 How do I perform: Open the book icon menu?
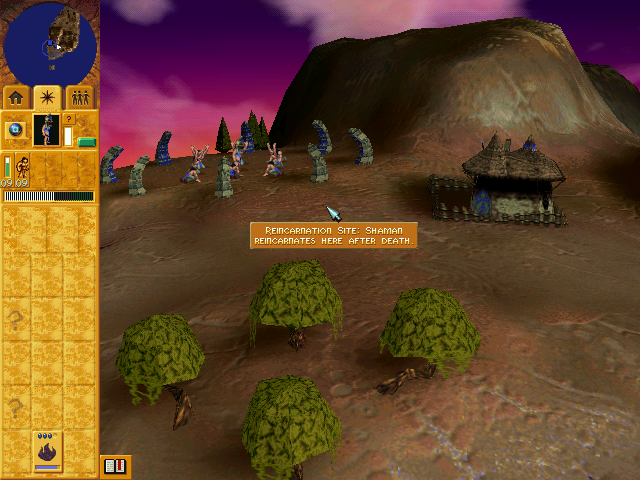coord(114,466)
